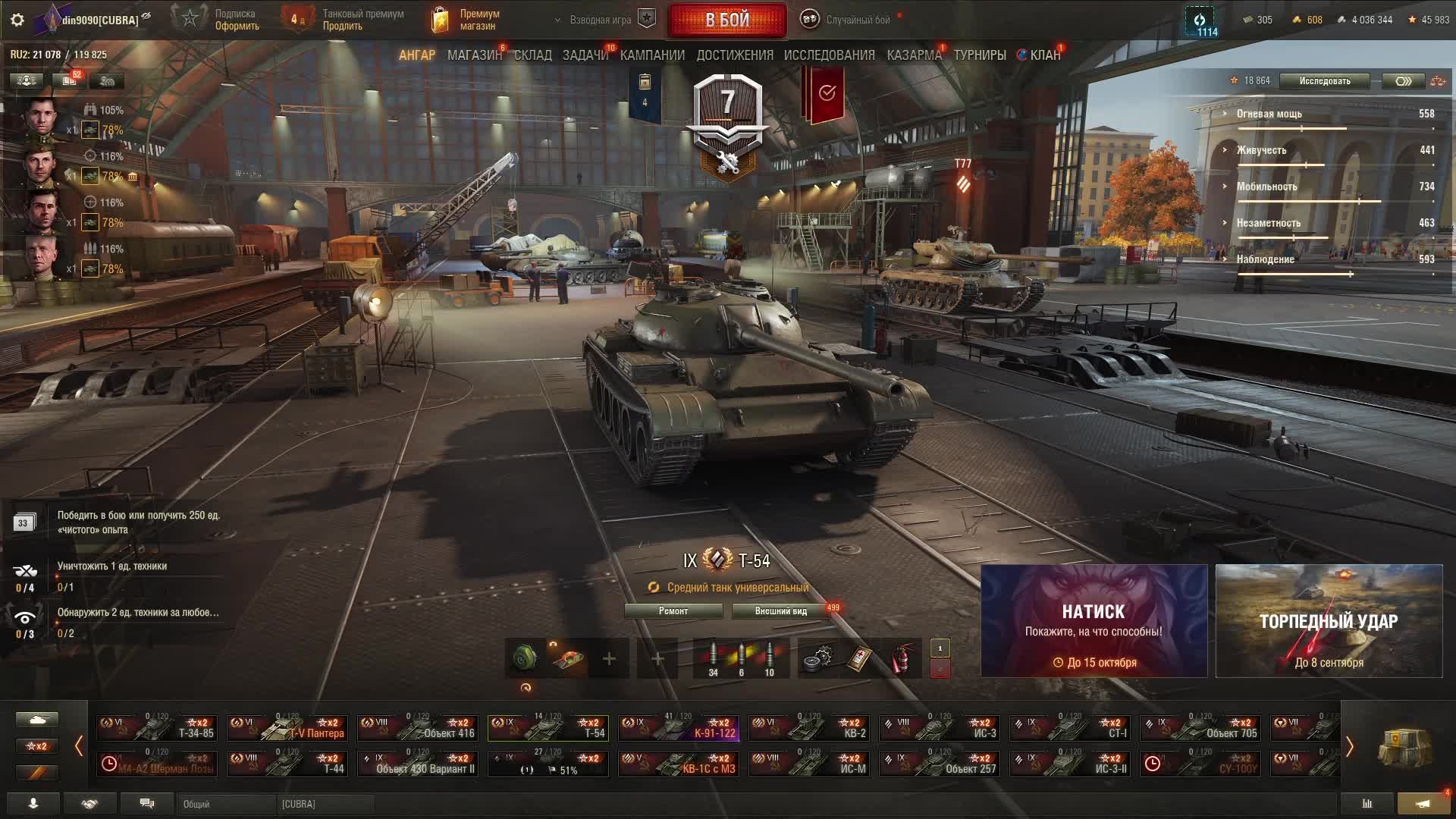This screenshot has height=819, width=1456.
Task: Click the Общий chat channel tab
Action: pyautogui.click(x=226, y=804)
